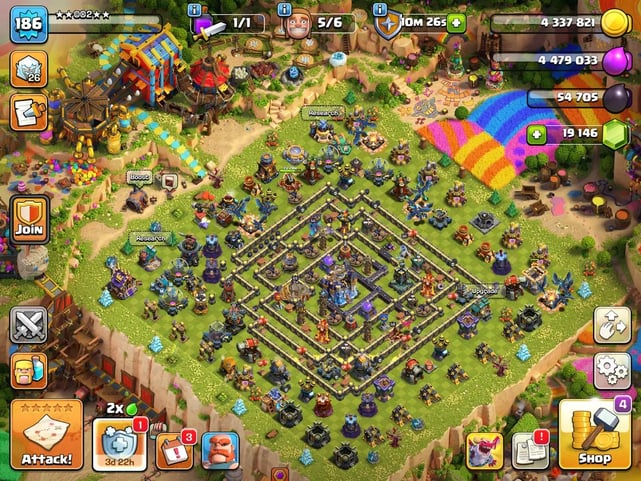Viewport: 641px width, 481px height.
Task: Click the arrows button above settings
Action: click(612, 325)
